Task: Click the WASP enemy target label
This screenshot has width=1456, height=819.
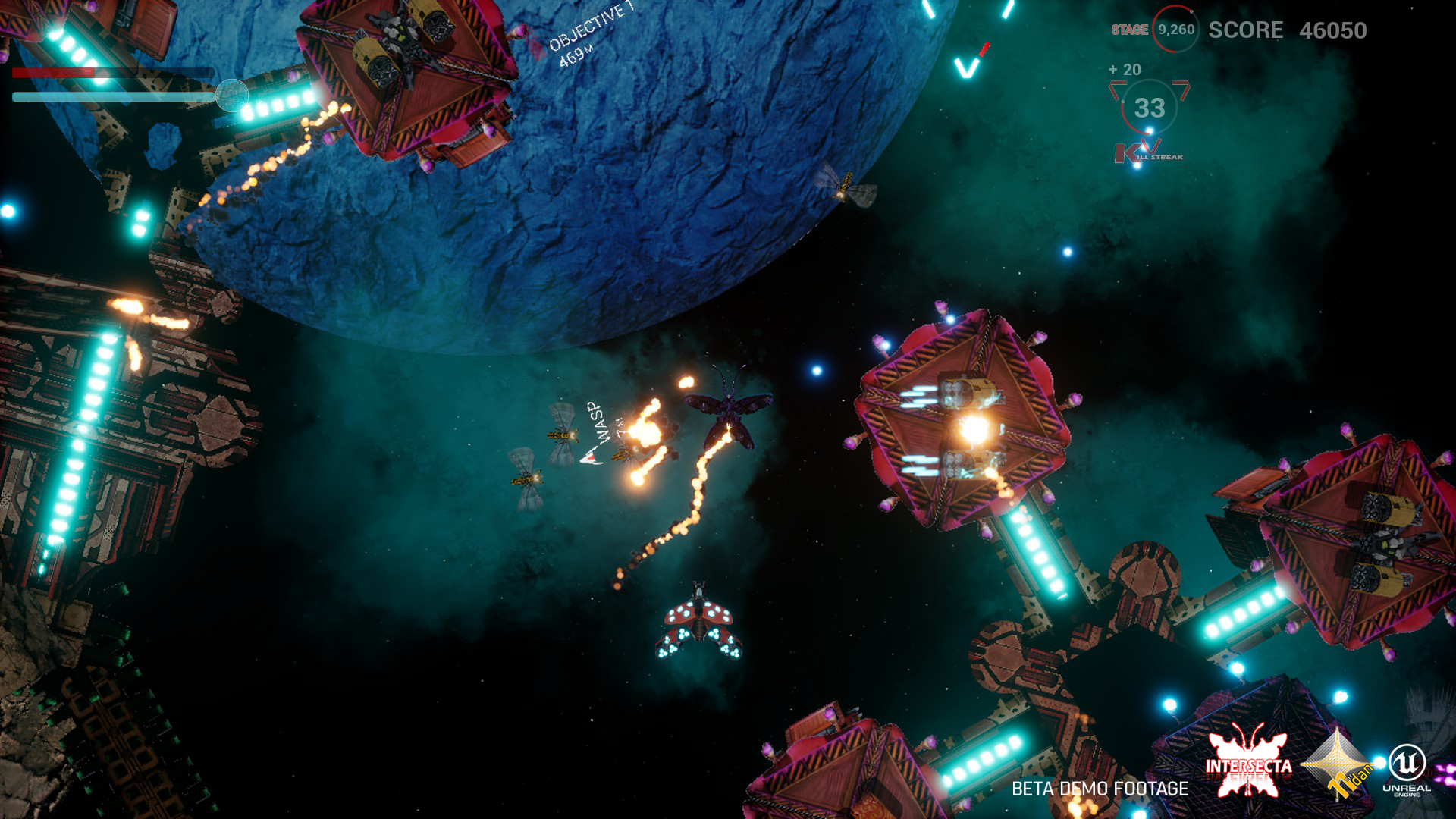Action: pos(599,423)
